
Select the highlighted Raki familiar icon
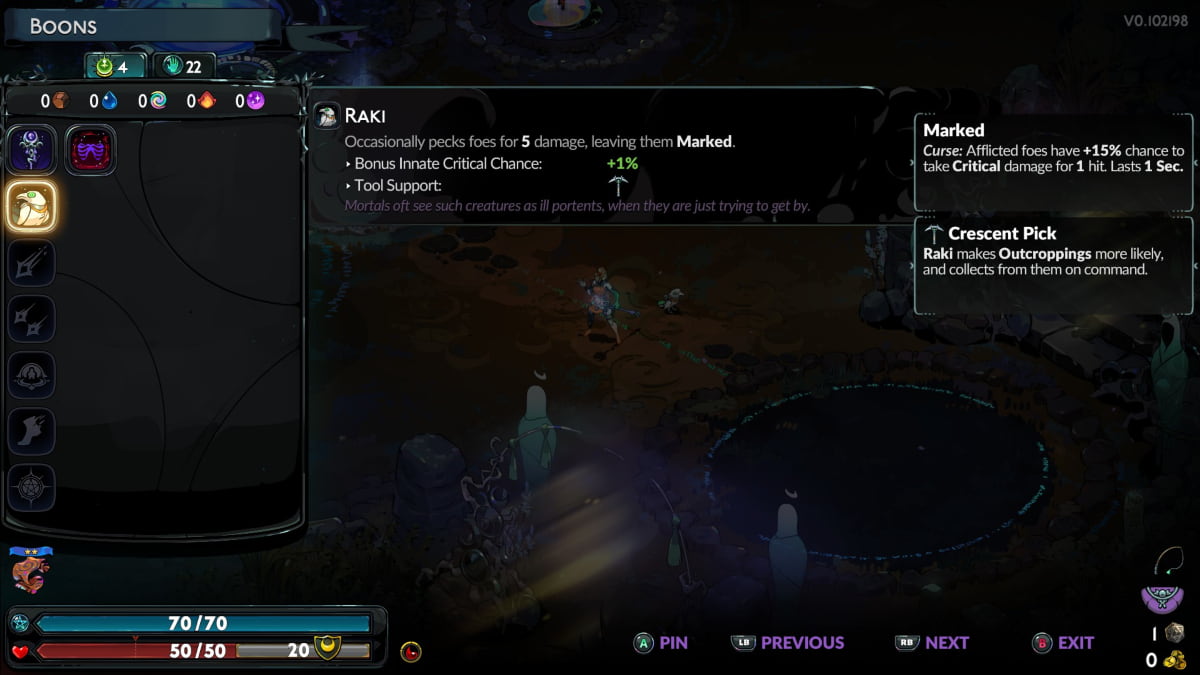(x=31, y=206)
